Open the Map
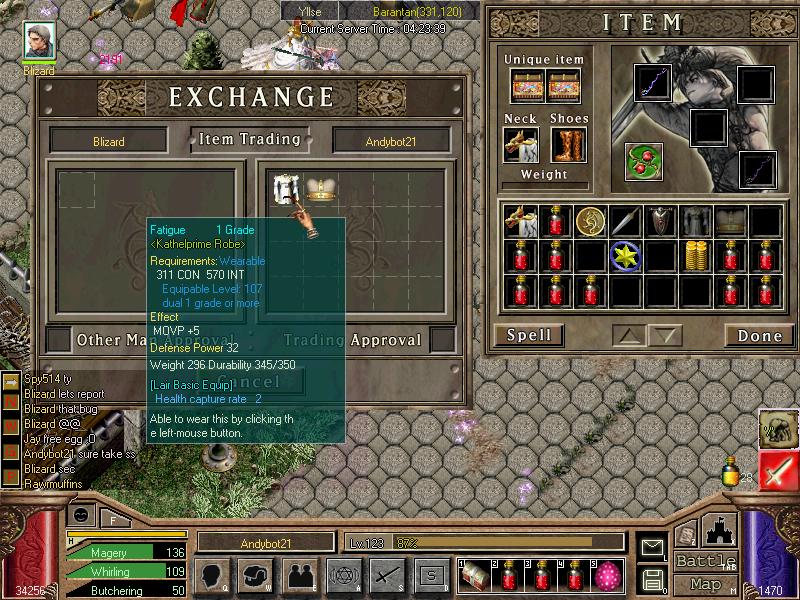Image resolution: width=800 pixels, height=600 pixels. [x=705, y=584]
